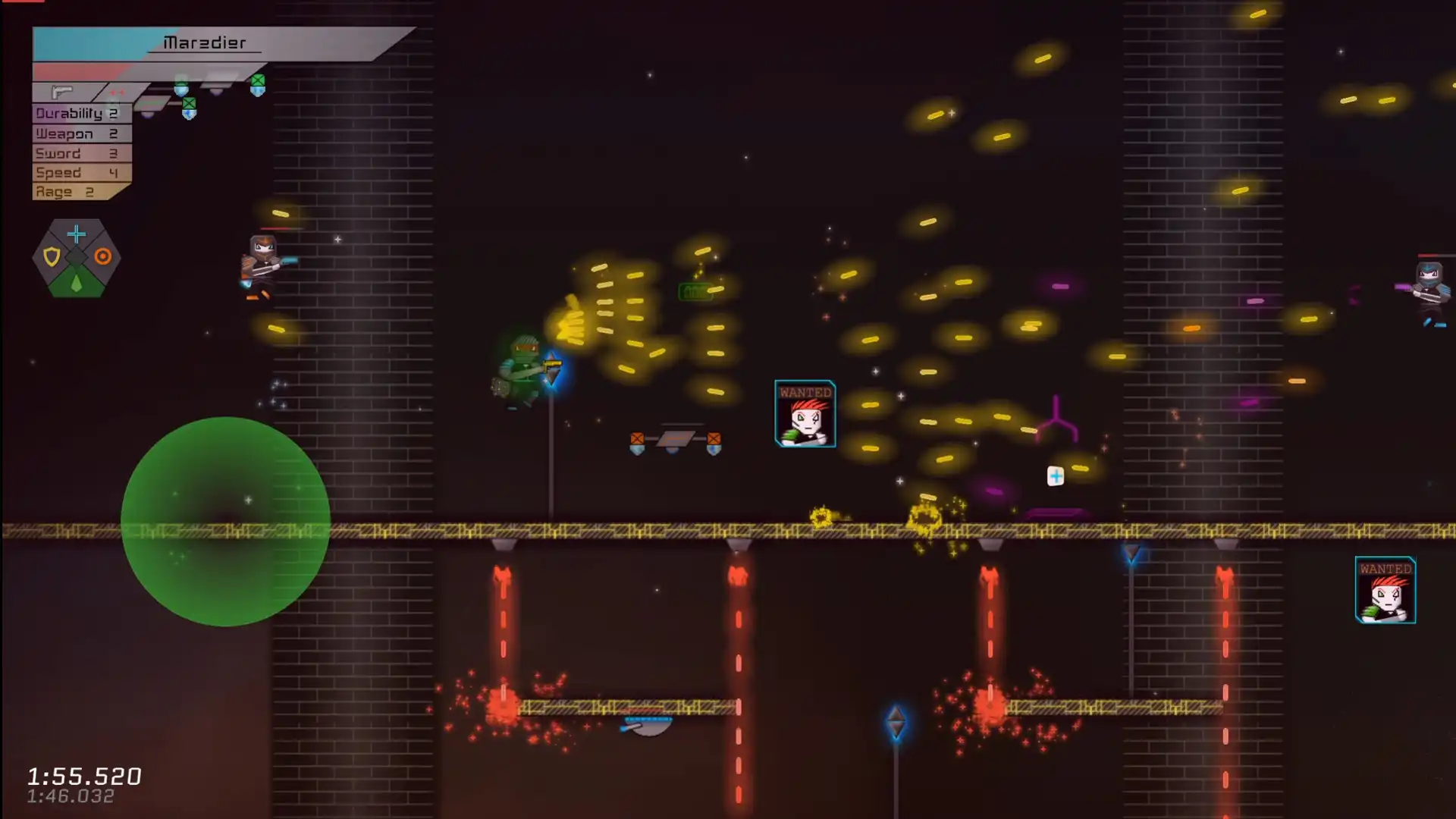The width and height of the screenshot is (1456, 819).
Task: Select the shield segment of the ability wheel
Action: pos(52,256)
